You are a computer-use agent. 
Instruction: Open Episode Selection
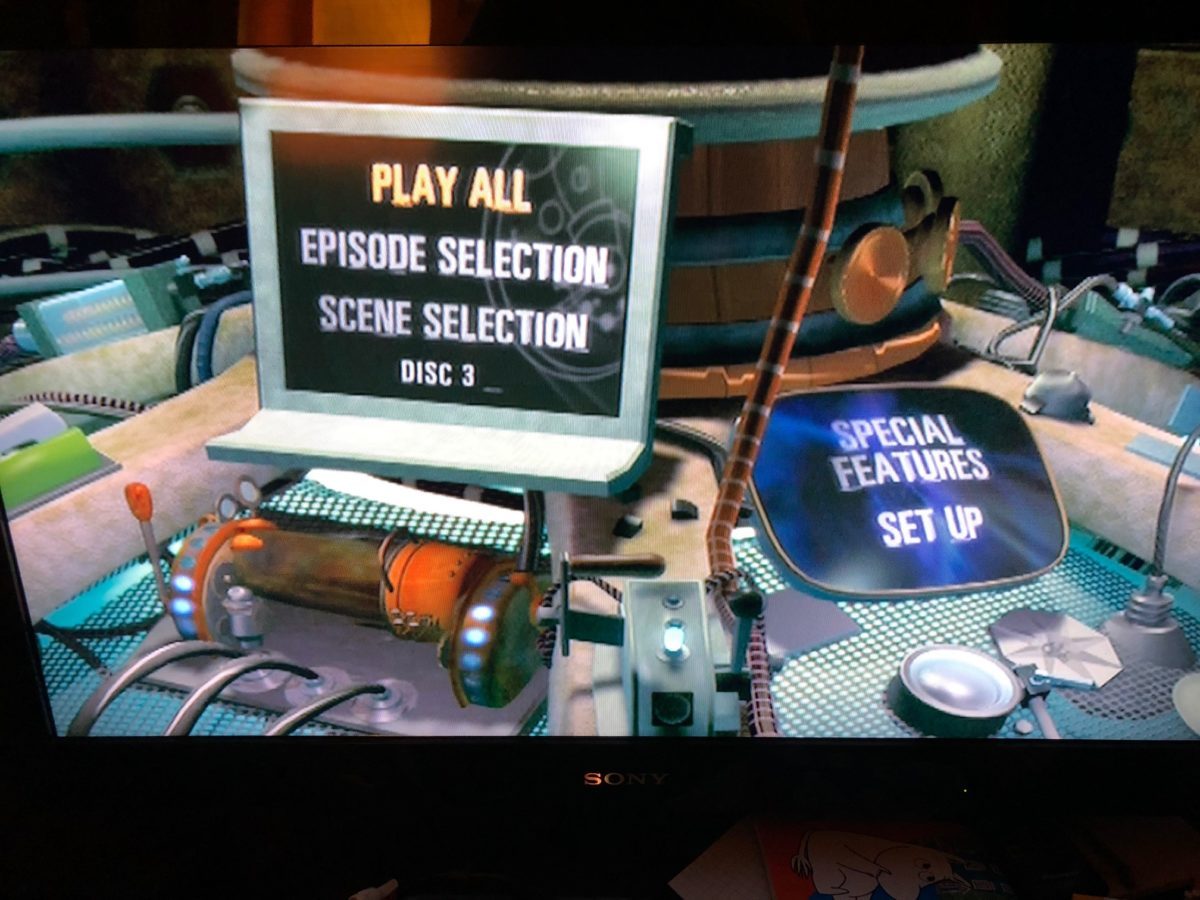(455, 257)
